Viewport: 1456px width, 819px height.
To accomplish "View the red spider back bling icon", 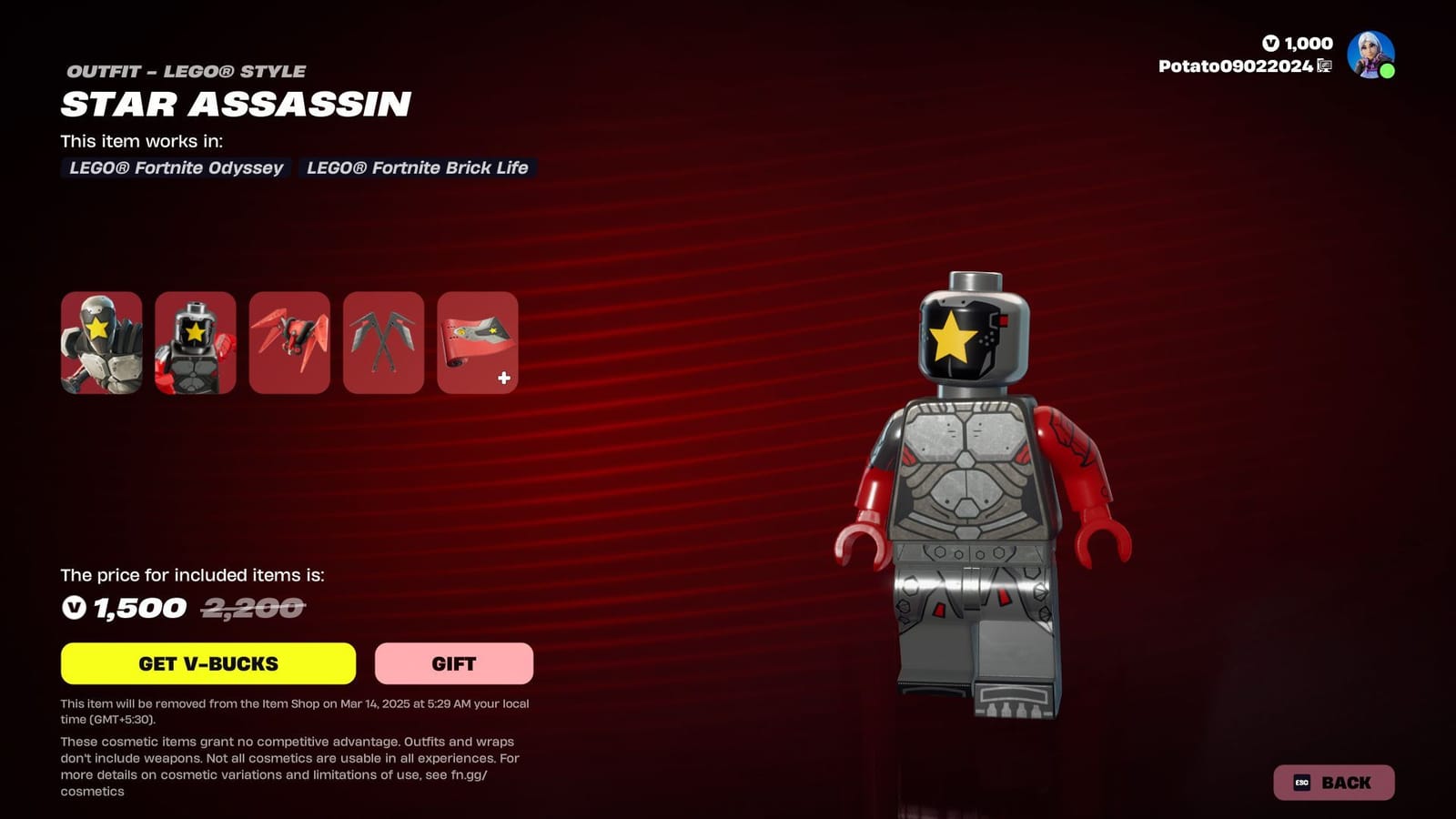I will coord(289,342).
